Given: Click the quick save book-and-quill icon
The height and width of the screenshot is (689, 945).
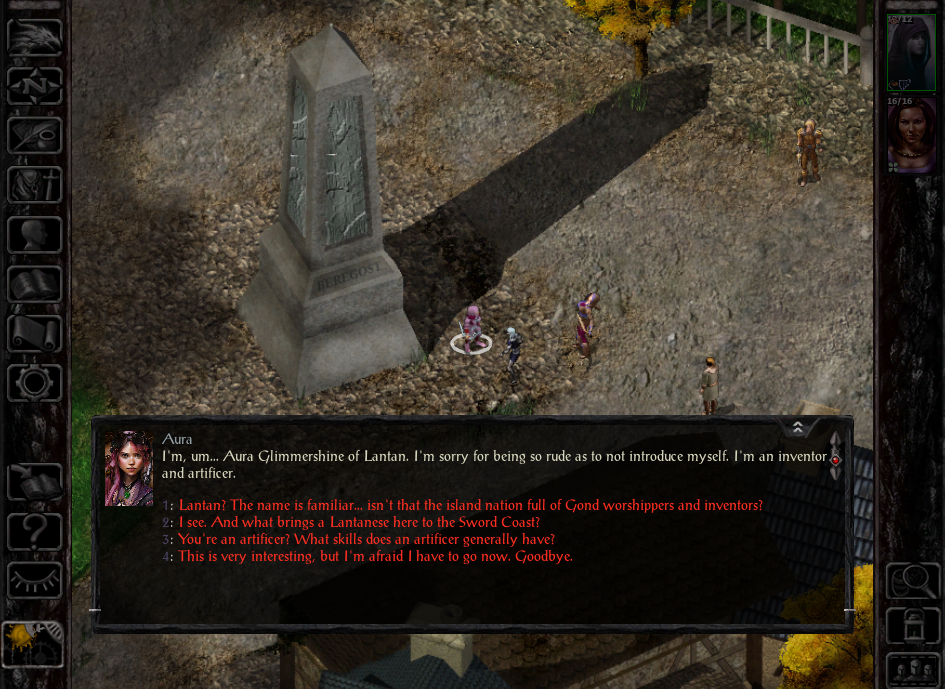Looking at the screenshot, I should tap(35, 482).
